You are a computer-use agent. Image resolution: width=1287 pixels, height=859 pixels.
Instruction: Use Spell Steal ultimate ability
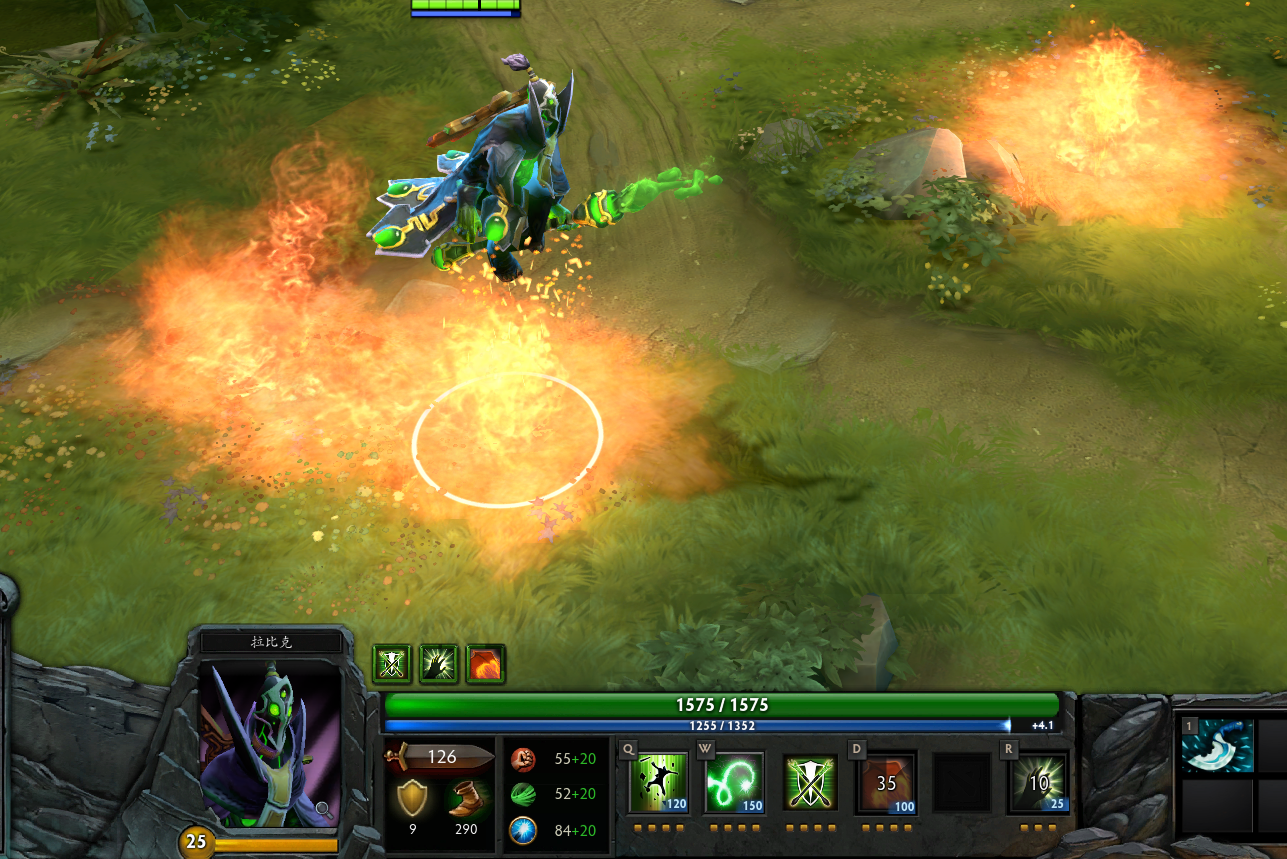click(1038, 782)
